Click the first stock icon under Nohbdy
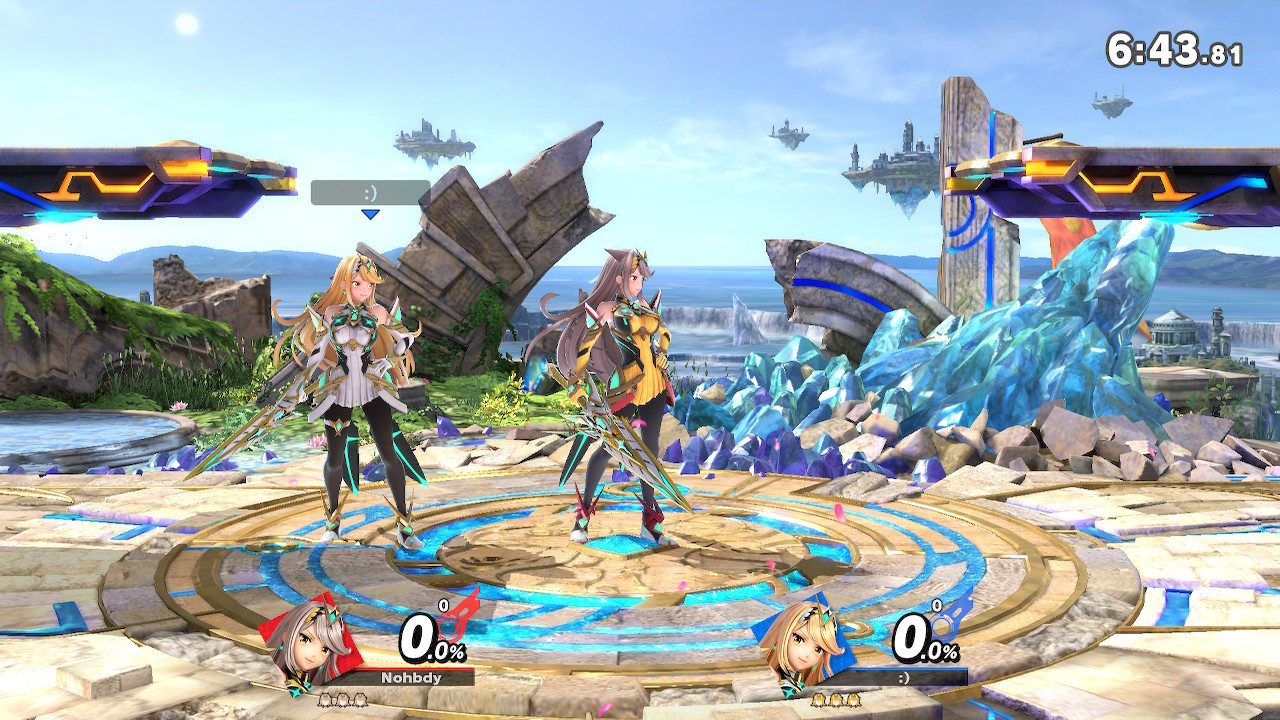Image resolution: width=1280 pixels, height=720 pixels. (x=325, y=700)
